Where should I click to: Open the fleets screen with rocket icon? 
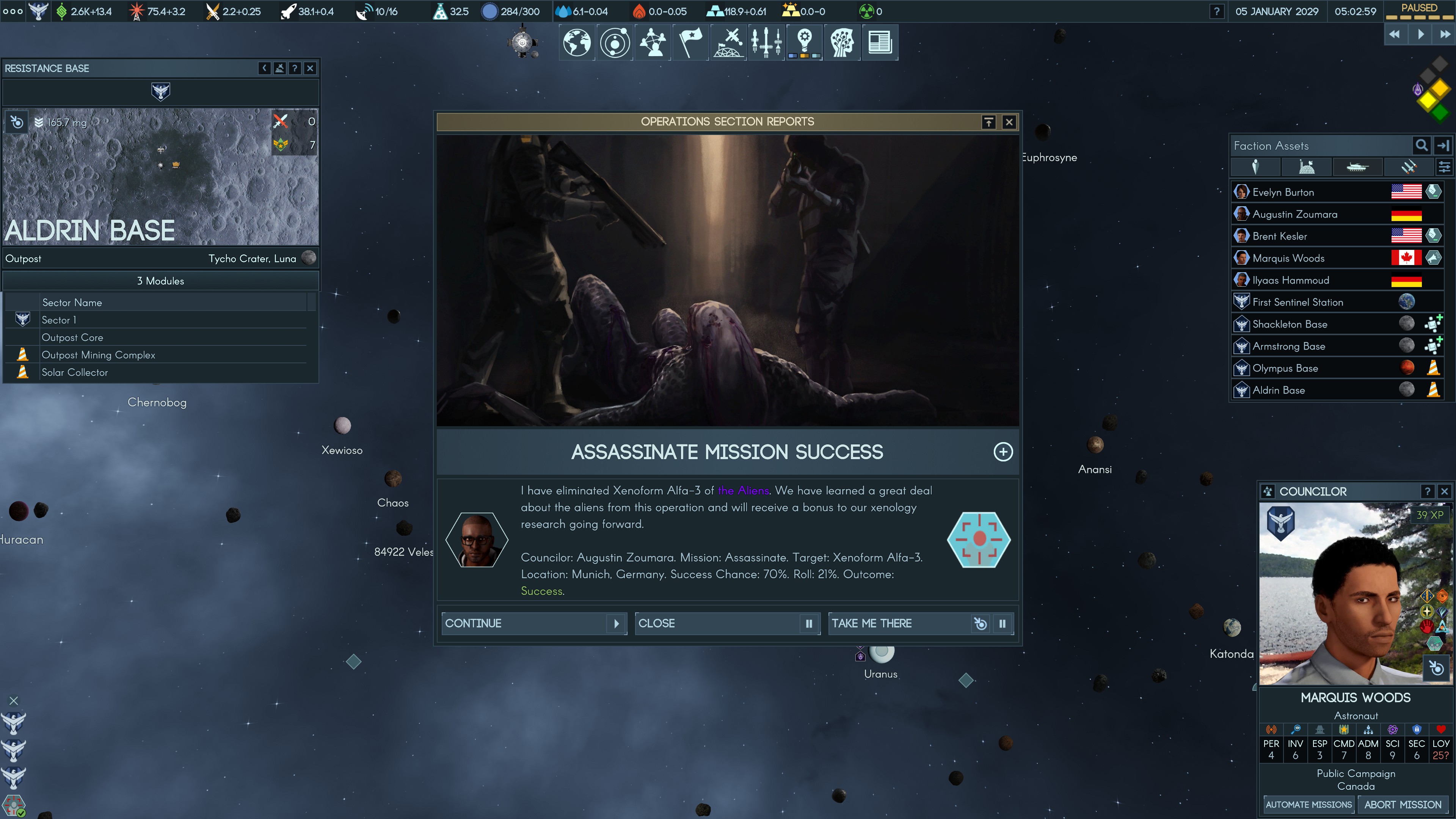click(x=766, y=42)
